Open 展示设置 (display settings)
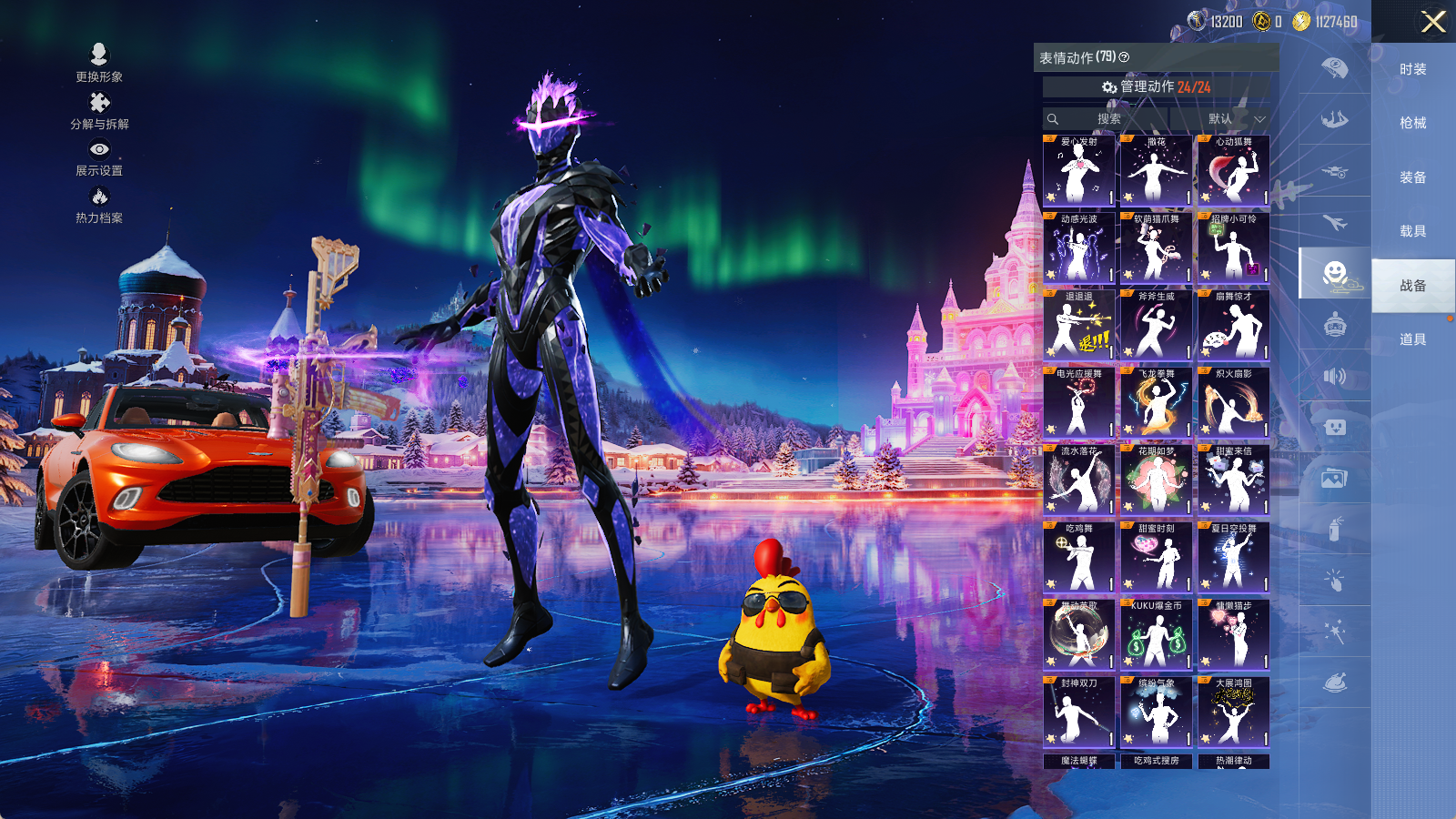1456x819 pixels. coord(99,157)
